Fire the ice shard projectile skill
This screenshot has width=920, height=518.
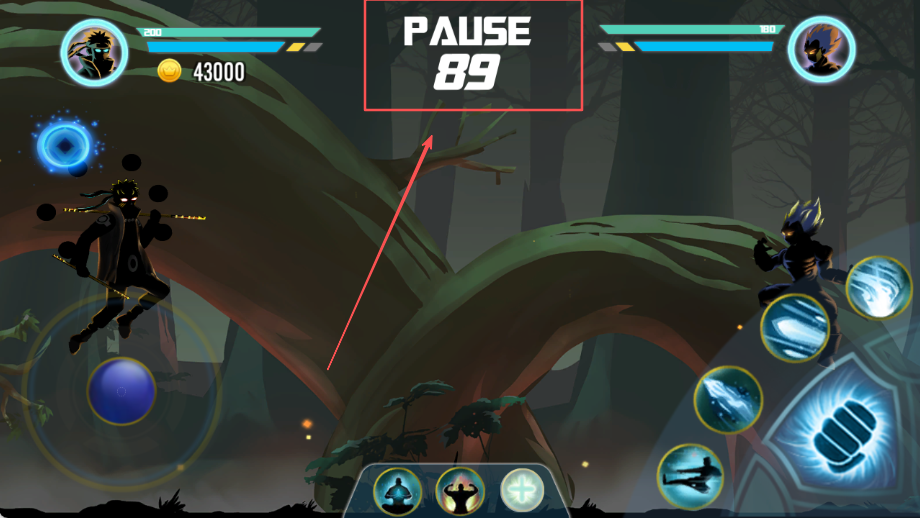click(728, 399)
